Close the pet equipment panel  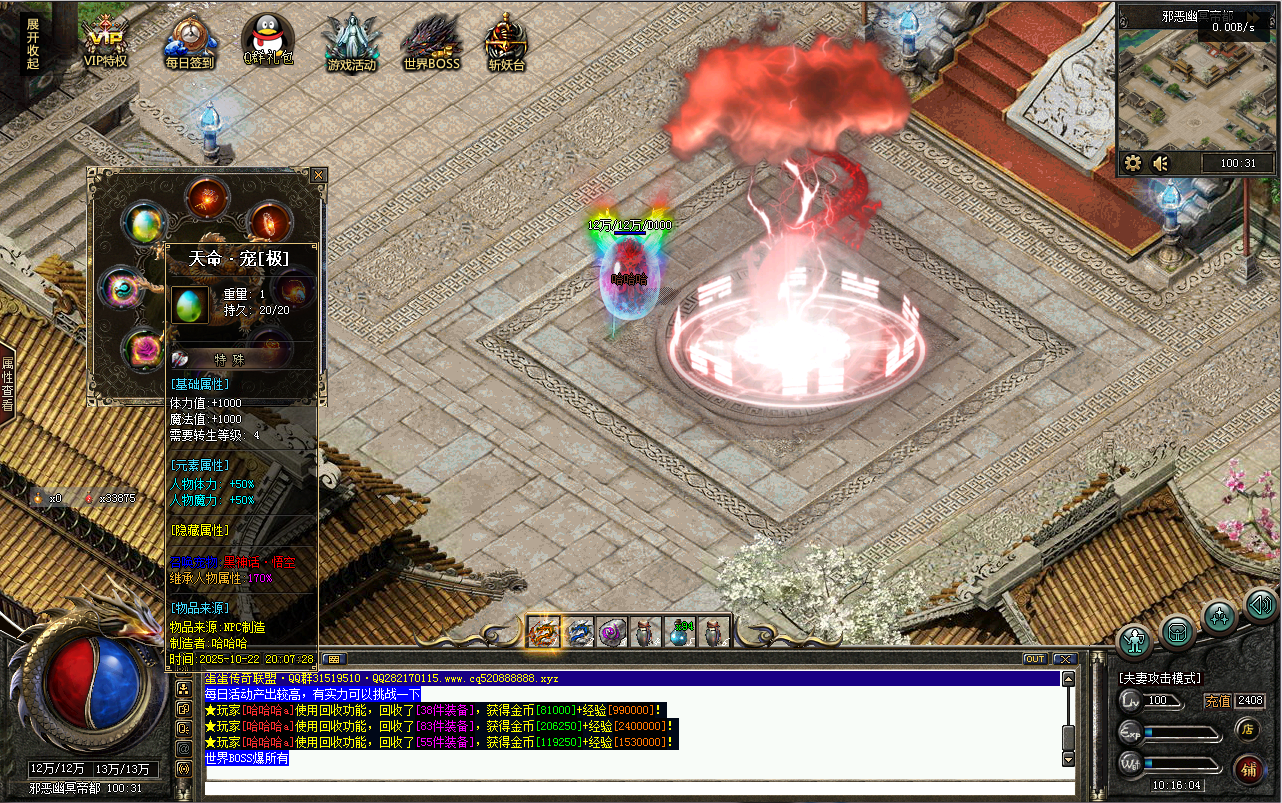click(318, 175)
